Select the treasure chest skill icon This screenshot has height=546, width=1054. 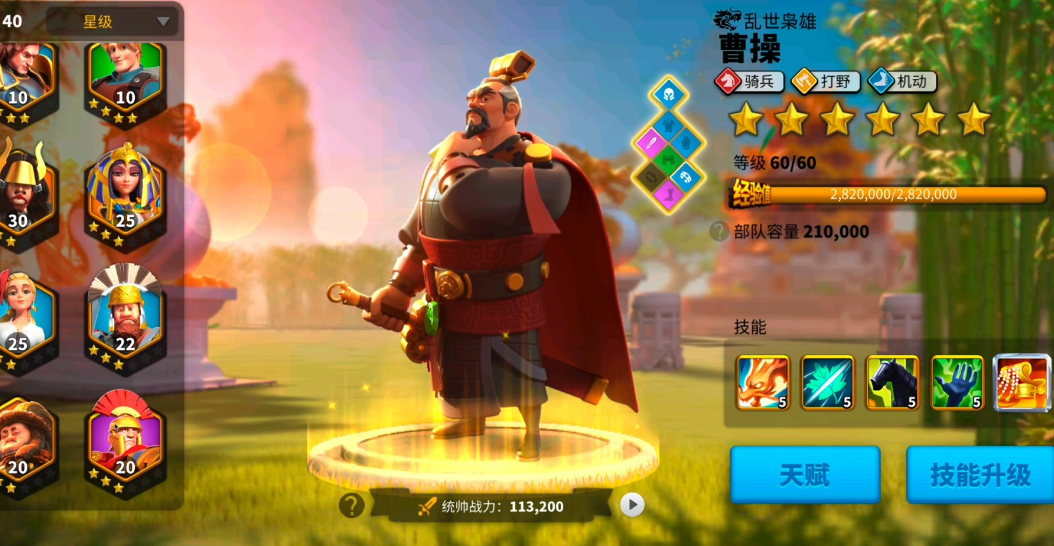point(1022,382)
